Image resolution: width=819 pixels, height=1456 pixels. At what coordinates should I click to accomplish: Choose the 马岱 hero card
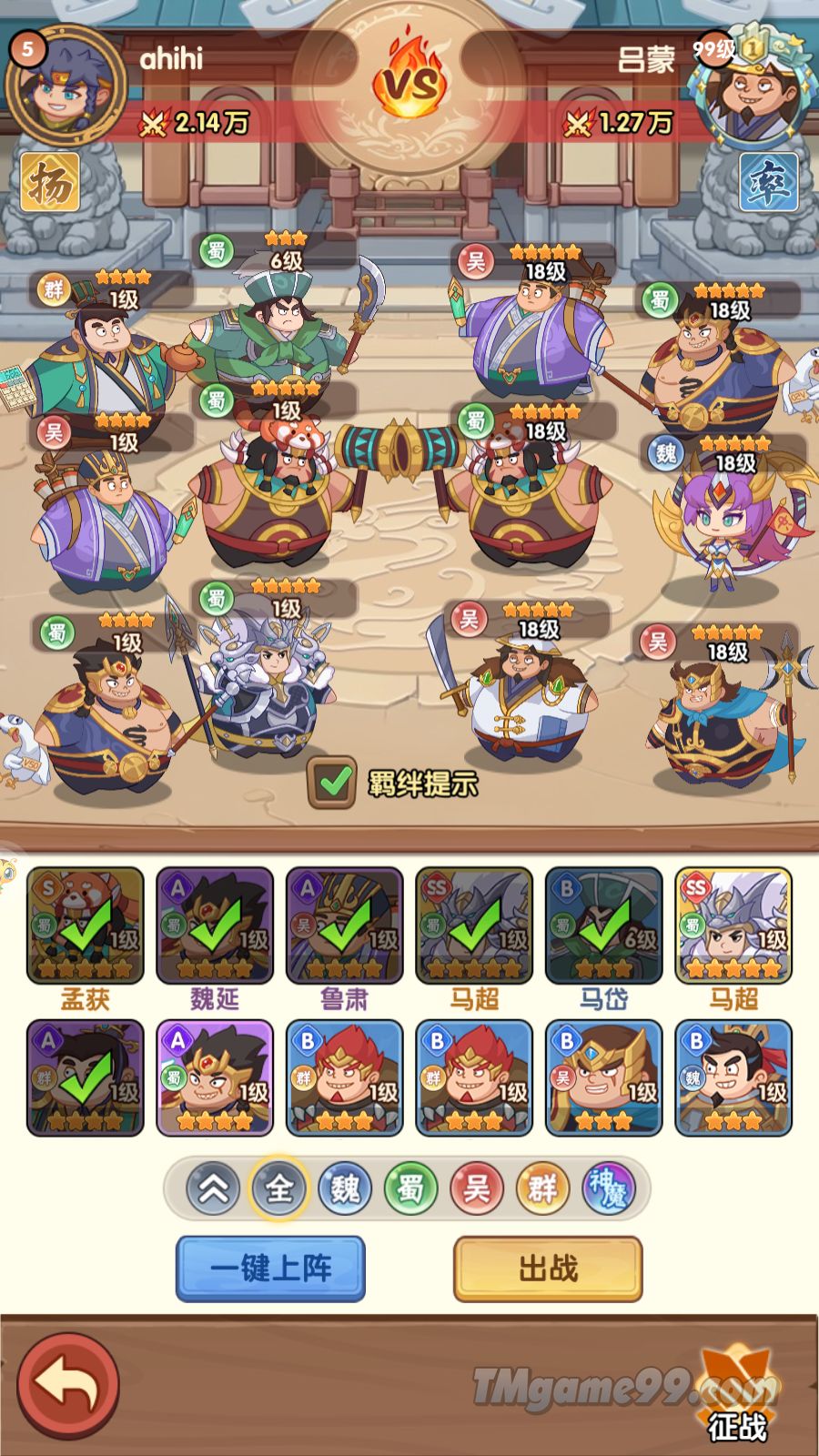(603, 925)
